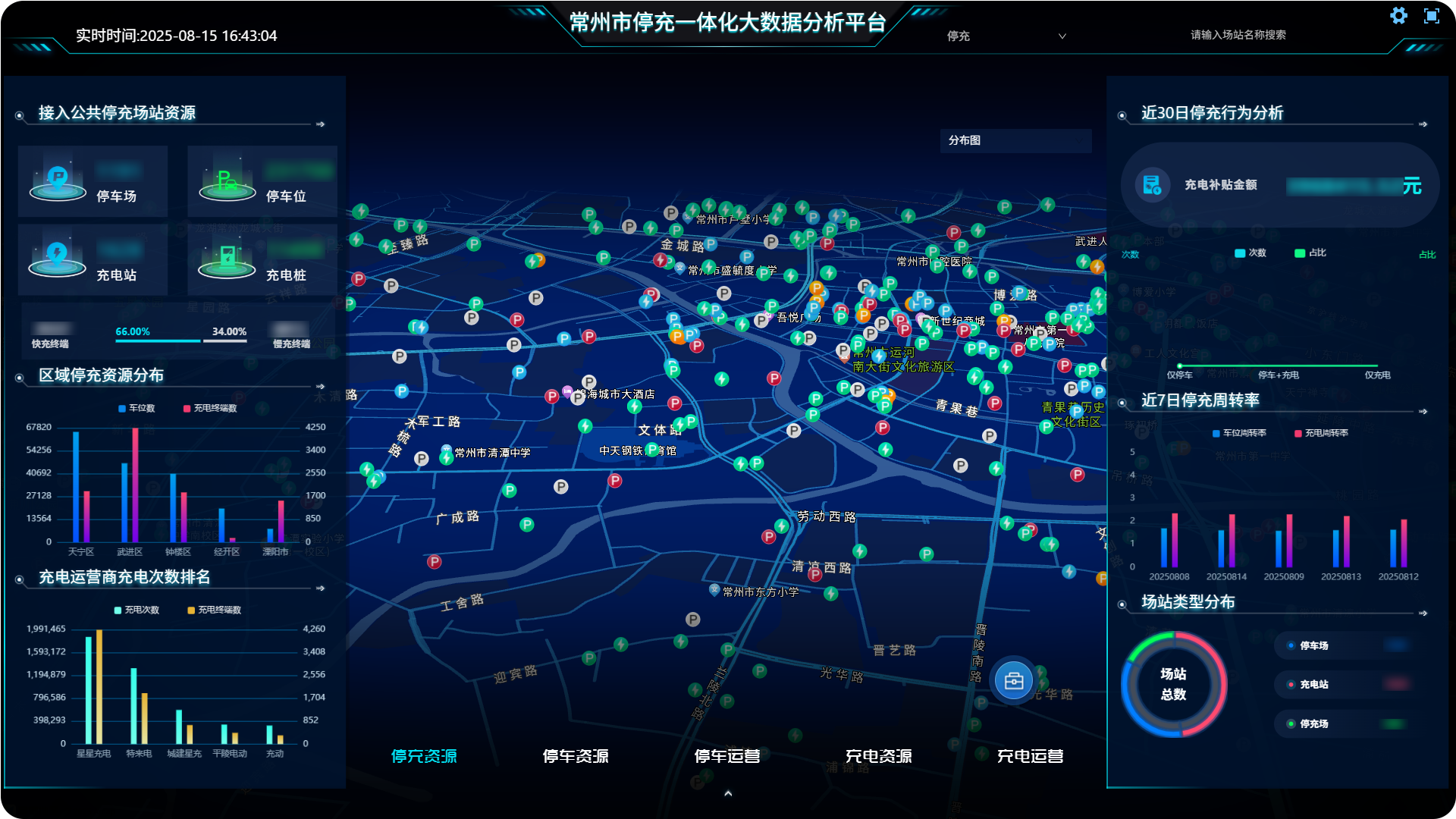Open the 分布图 dropdown on the map
The width and height of the screenshot is (1456, 819).
pyautogui.click(x=1015, y=140)
